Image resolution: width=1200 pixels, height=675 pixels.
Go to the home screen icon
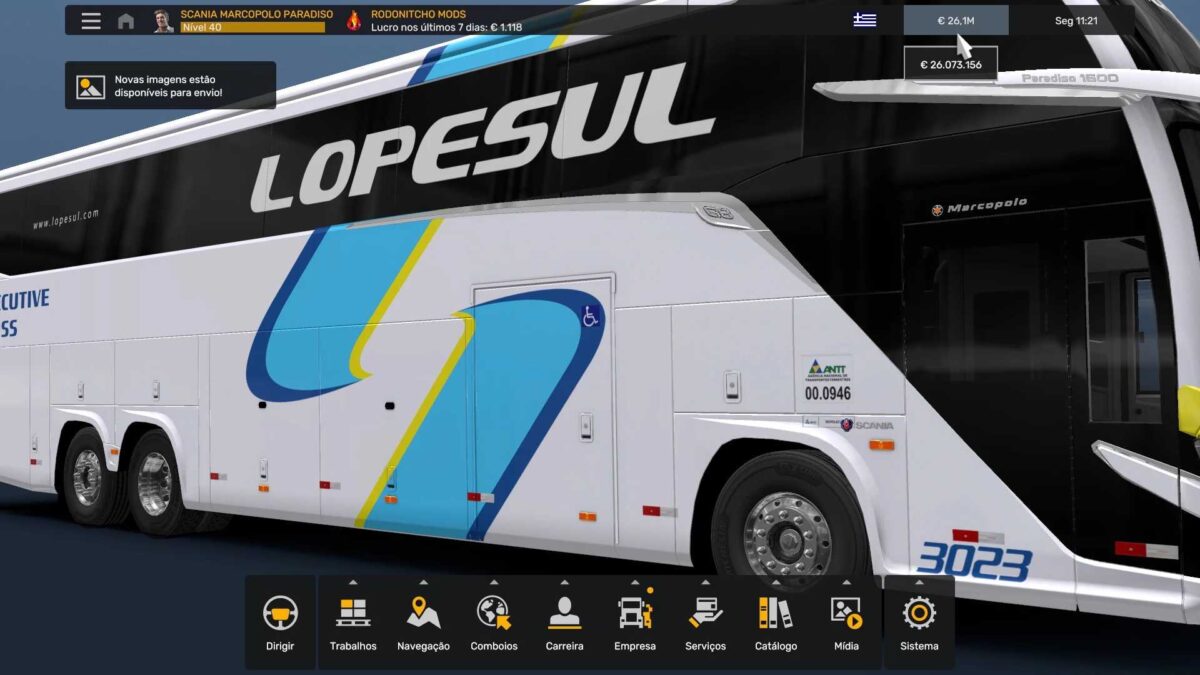pos(126,21)
